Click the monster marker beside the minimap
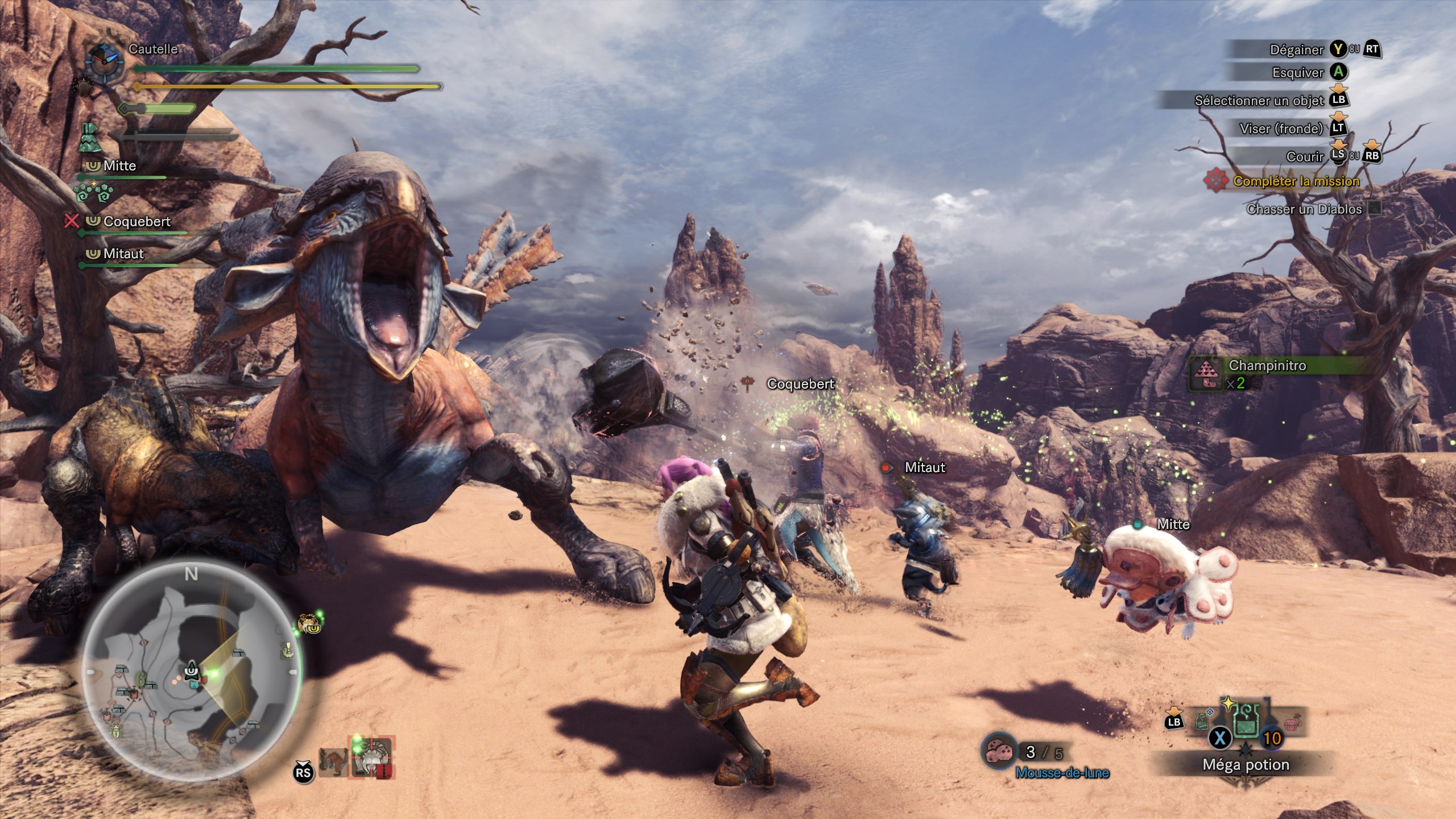This screenshot has height=819, width=1456. coord(309,624)
